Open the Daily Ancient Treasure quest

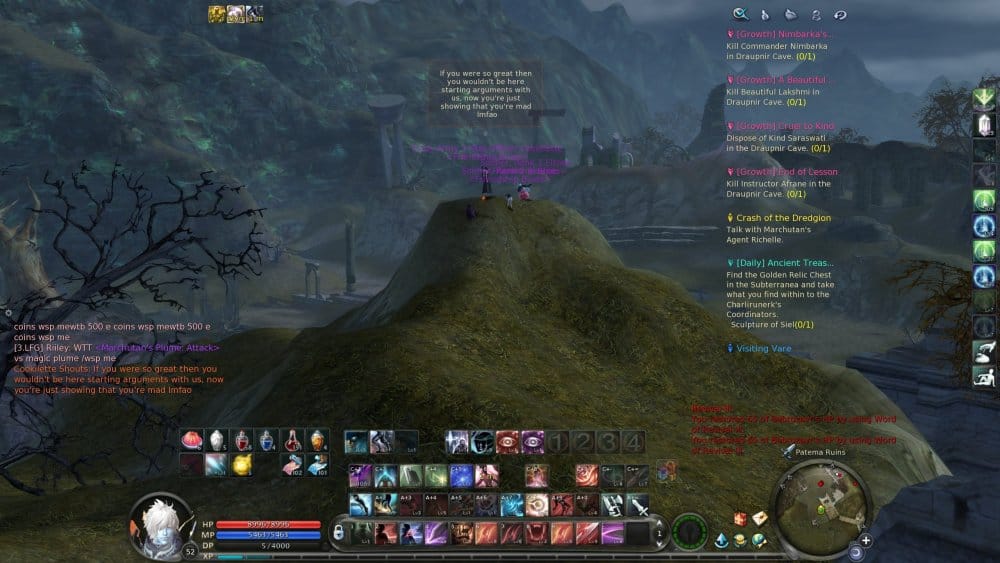[784, 263]
